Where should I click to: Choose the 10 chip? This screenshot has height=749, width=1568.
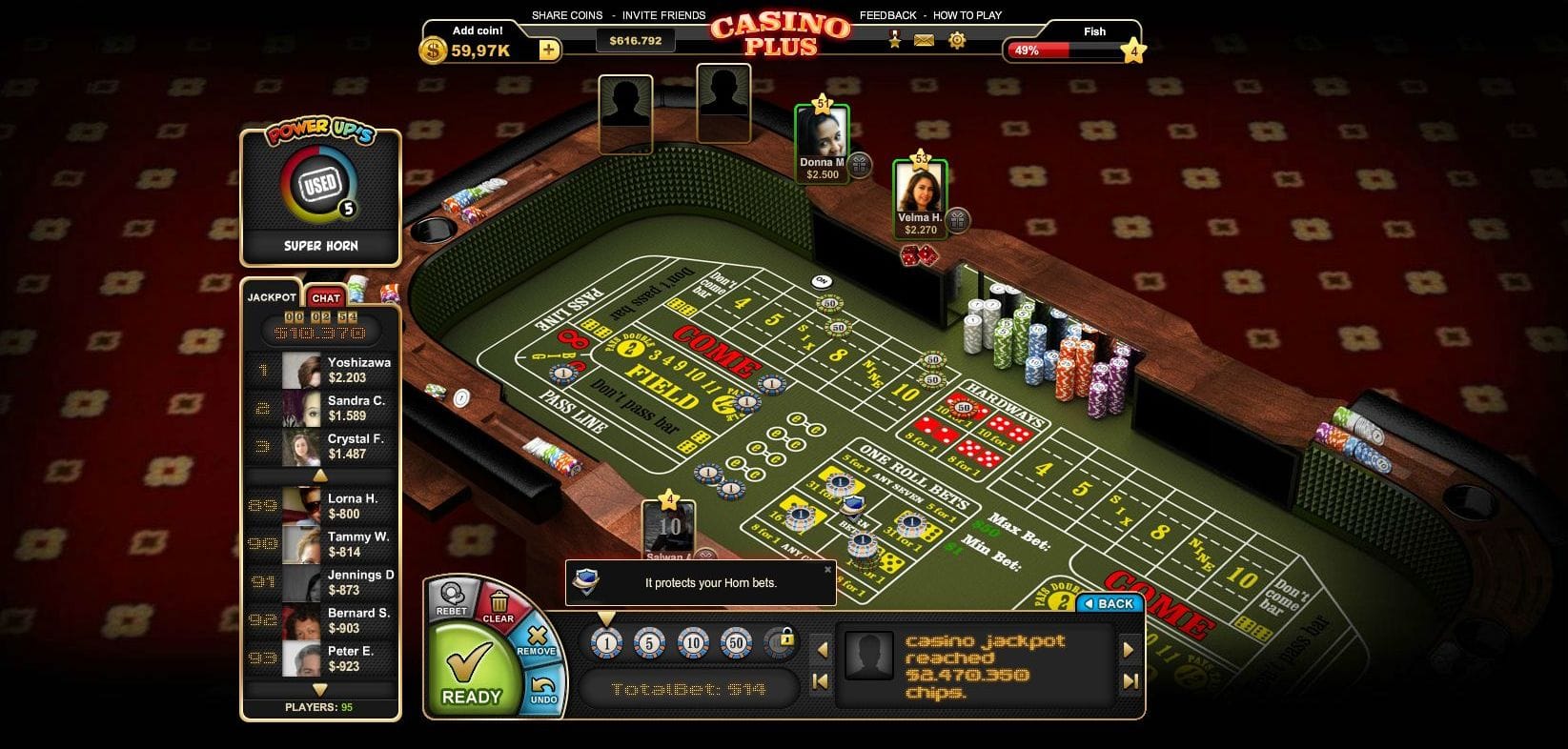coord(693,643)
